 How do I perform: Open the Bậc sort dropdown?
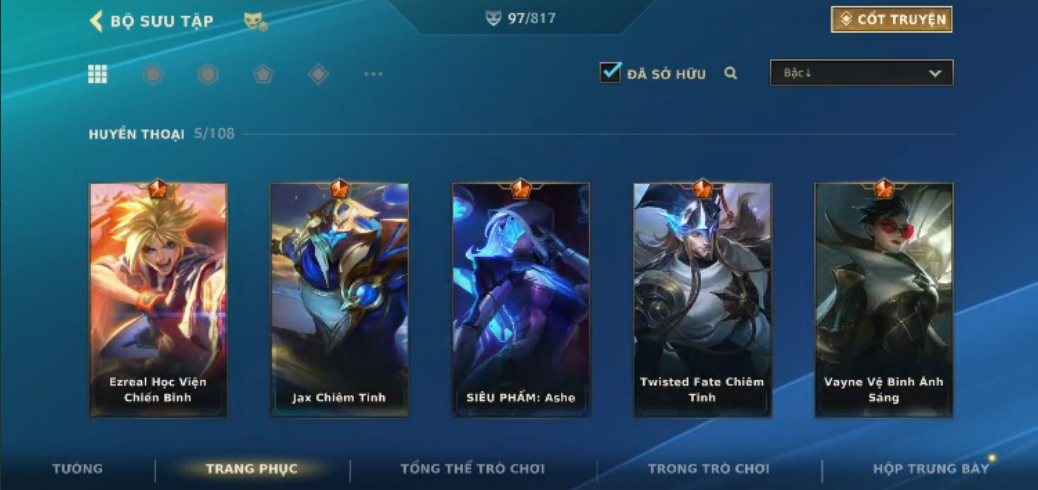tap(861, 73)
